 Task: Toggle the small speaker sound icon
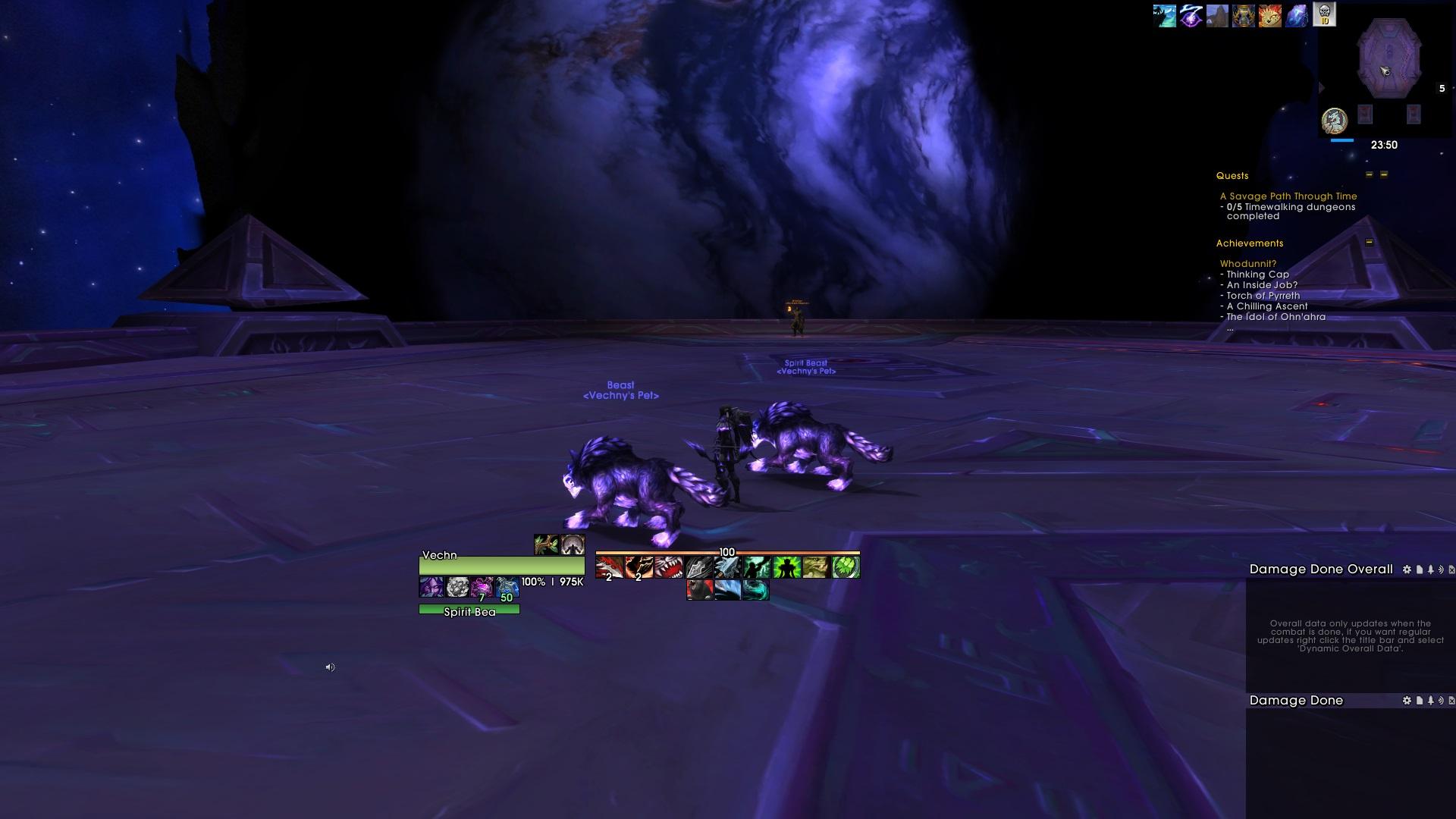click(x=330, y=667)
